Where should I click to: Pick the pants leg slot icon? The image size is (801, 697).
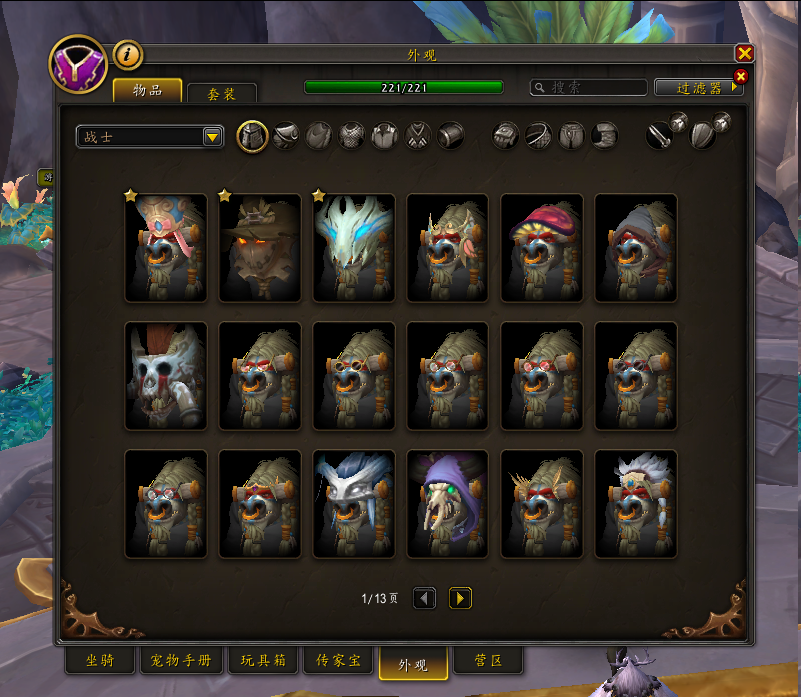tap(571, 136)
